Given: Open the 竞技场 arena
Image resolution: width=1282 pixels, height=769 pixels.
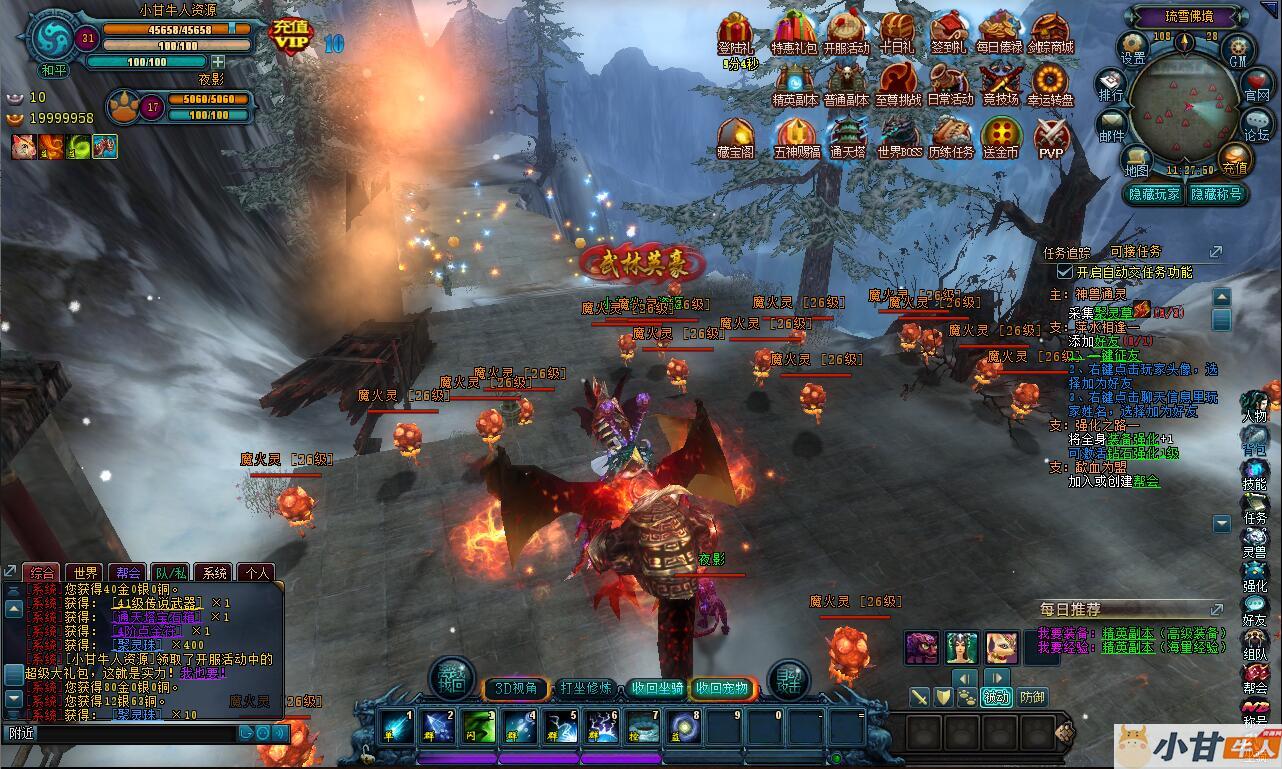Looking at the screenshot, I should 999,82.
